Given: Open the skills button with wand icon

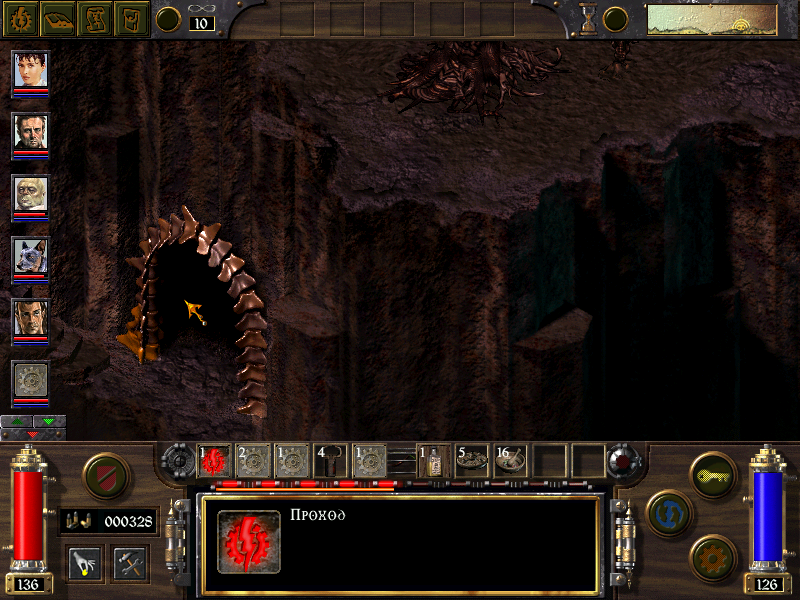Looking at the screenshot, I should 85,561.
